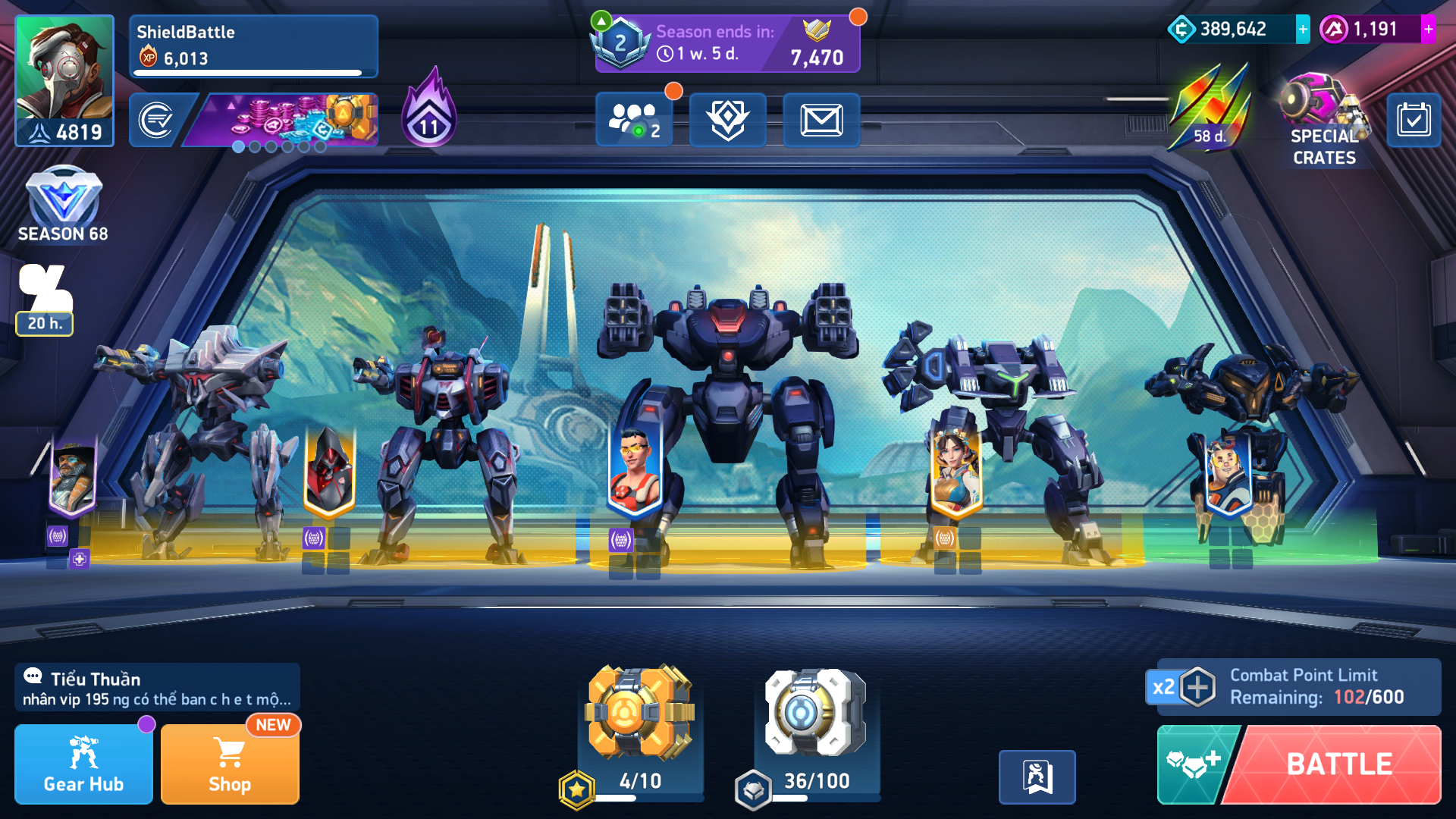Viewport: 1456px width, 819px height.
Task: Open the mail inbox envelope
Action: point(821,120)
